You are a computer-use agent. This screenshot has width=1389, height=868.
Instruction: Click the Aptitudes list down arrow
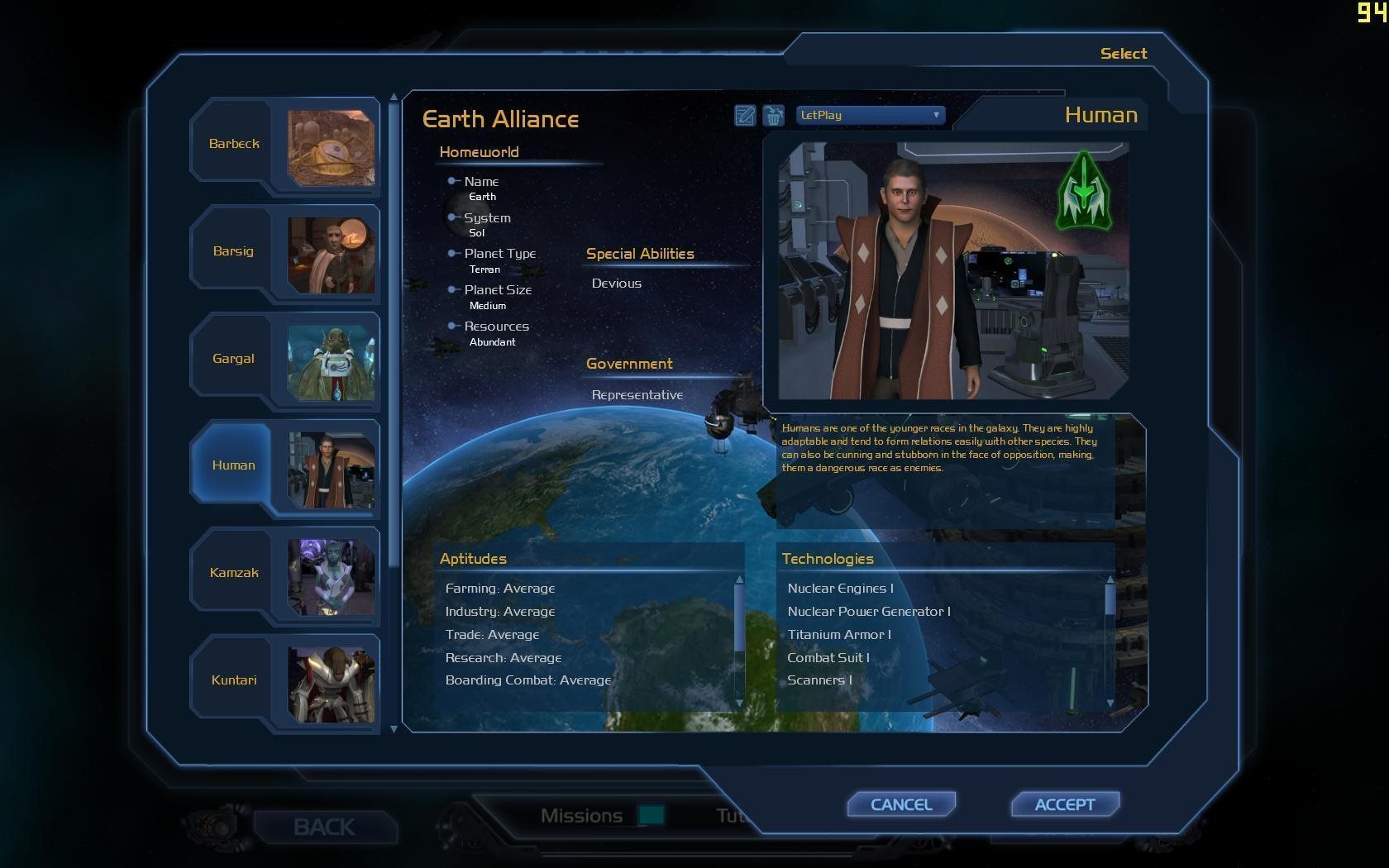tap(739, 703)
